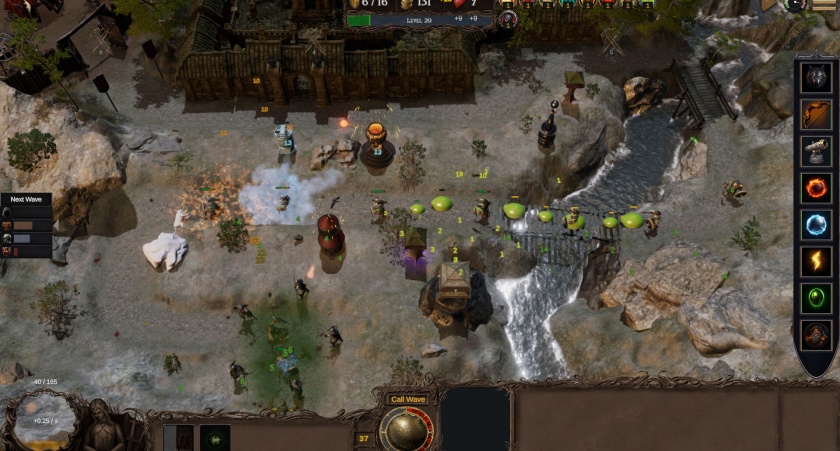Choose the green poison orb icon

pos(816,298)
